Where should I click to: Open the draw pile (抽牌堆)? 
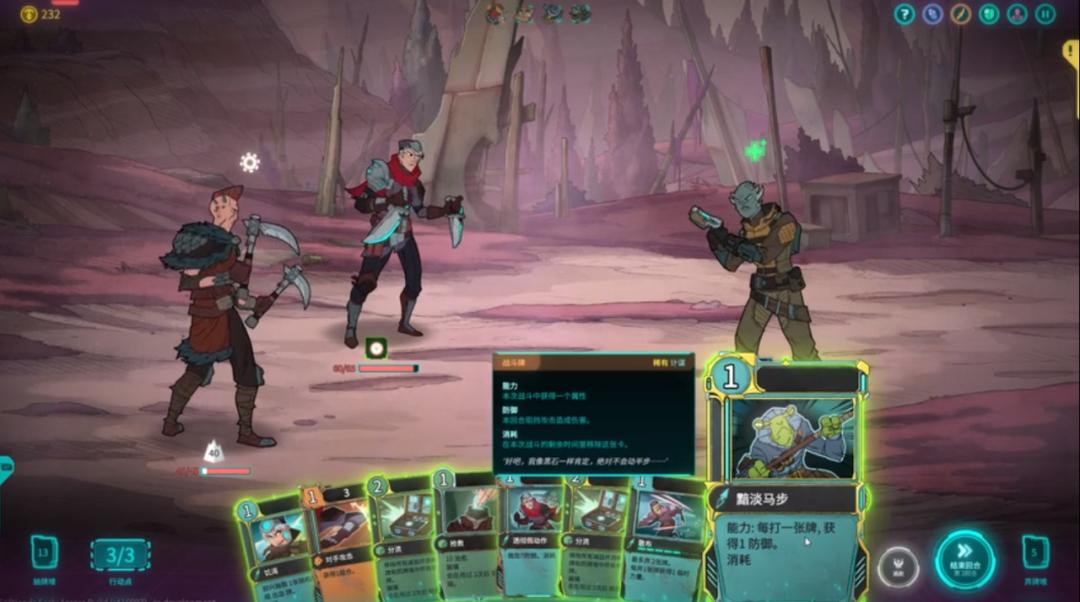(x=44, y=553)
